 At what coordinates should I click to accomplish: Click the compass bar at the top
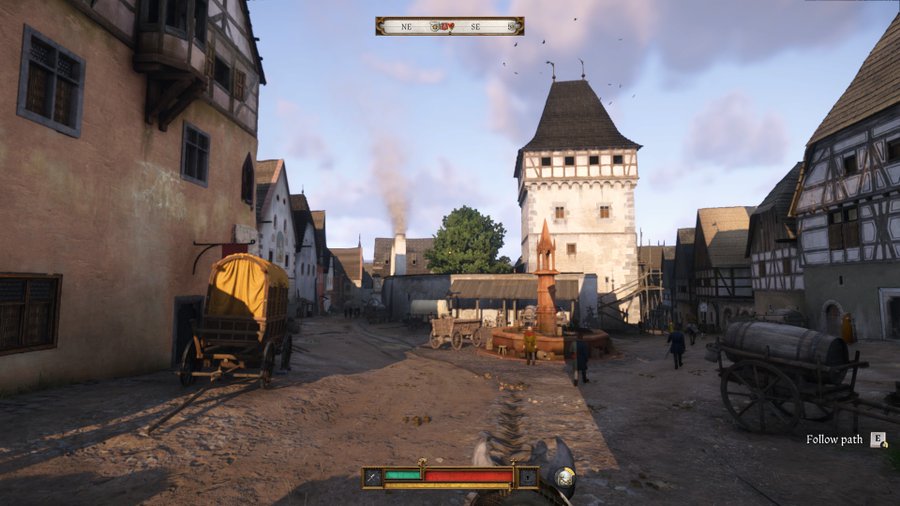tap(449, 26)
